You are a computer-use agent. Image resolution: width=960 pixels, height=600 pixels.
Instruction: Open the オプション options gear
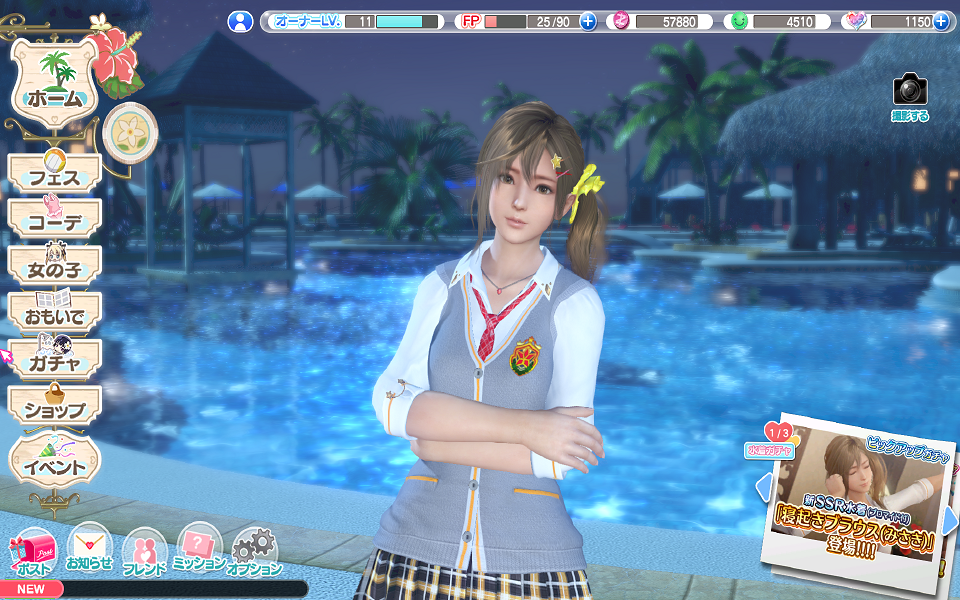pyautogui.click(x=254, y=553)
